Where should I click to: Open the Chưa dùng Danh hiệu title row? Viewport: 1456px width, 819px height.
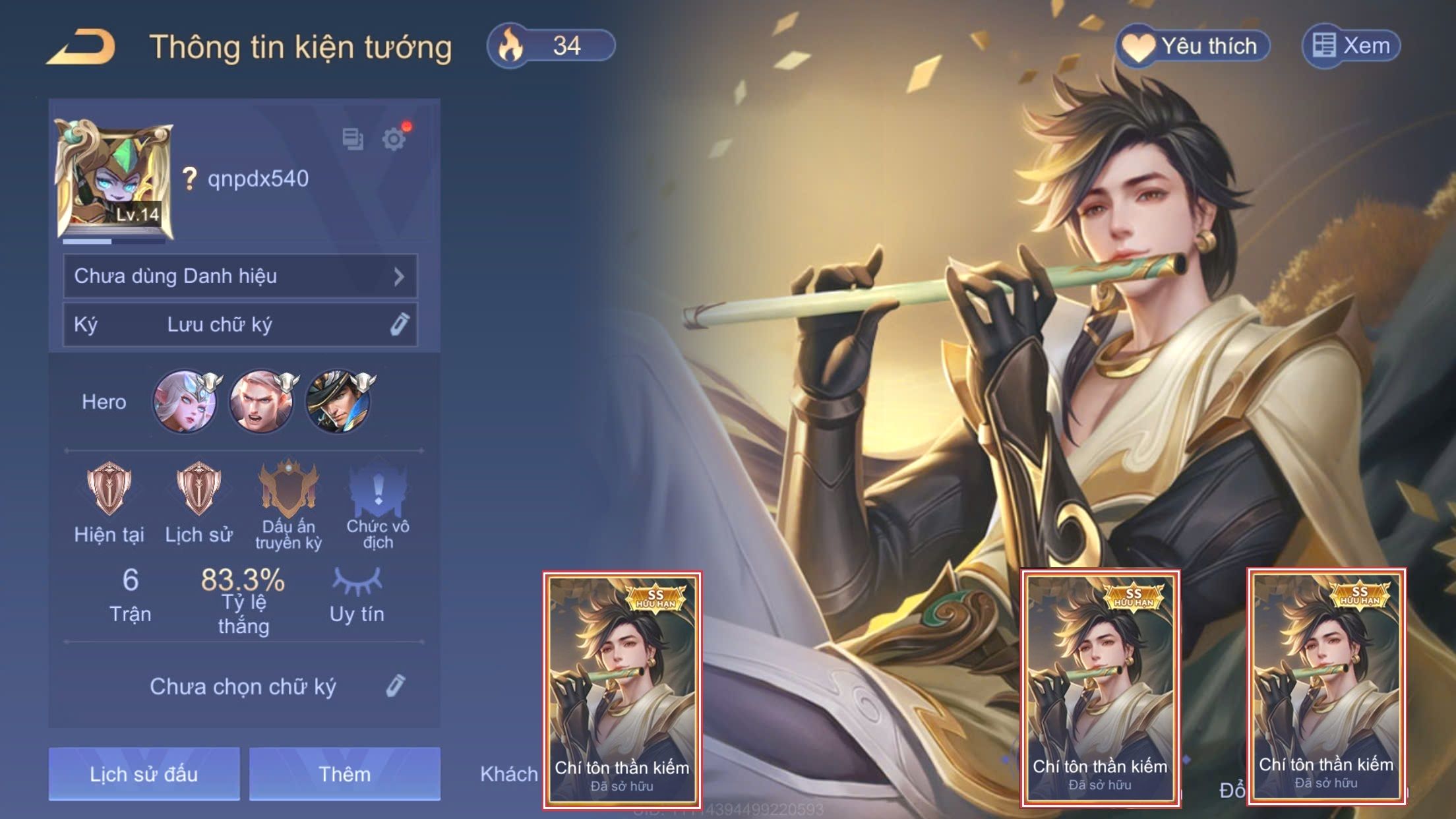(x=240, y=276)
